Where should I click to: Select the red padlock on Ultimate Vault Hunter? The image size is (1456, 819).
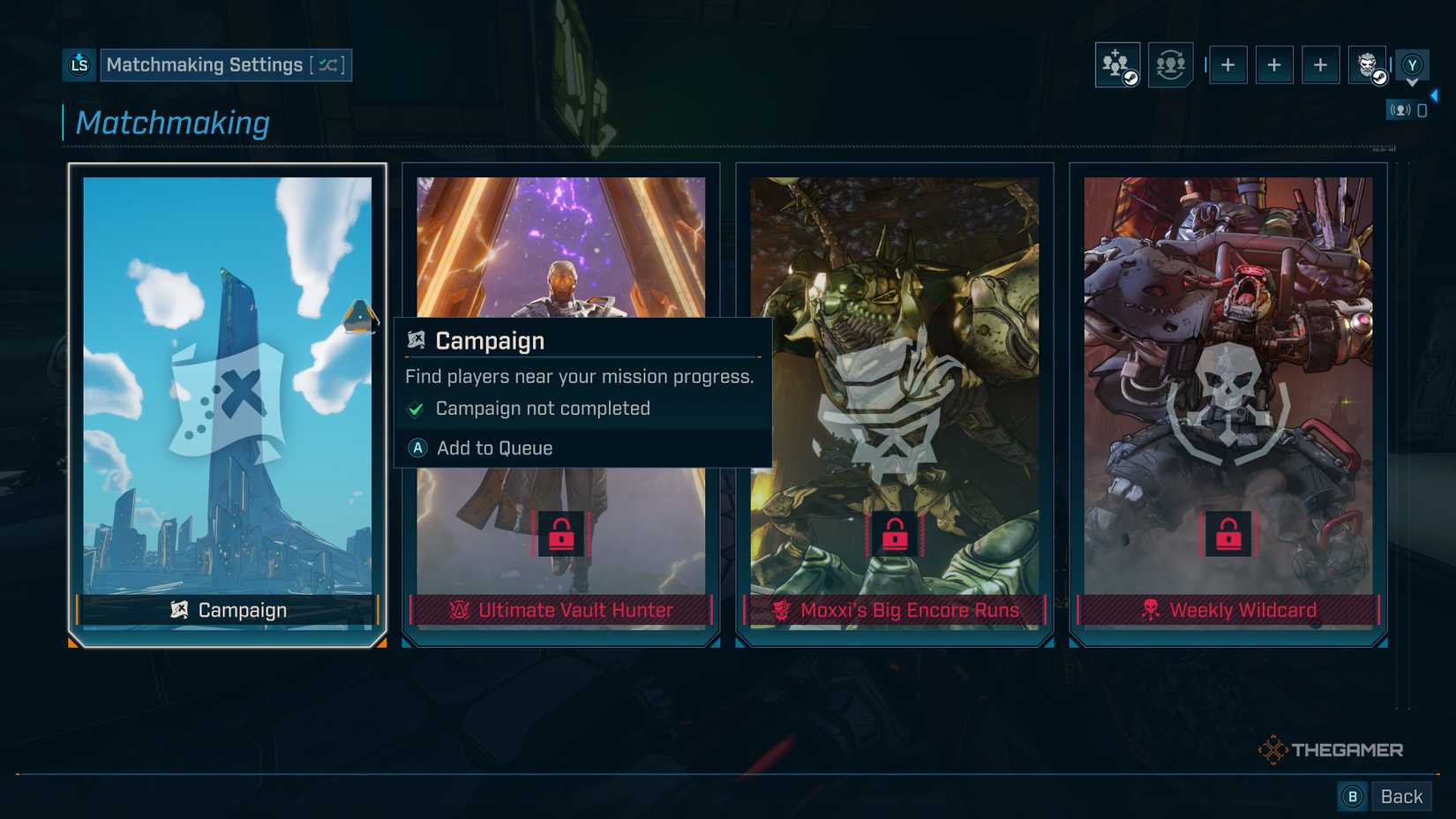[561, 533]
